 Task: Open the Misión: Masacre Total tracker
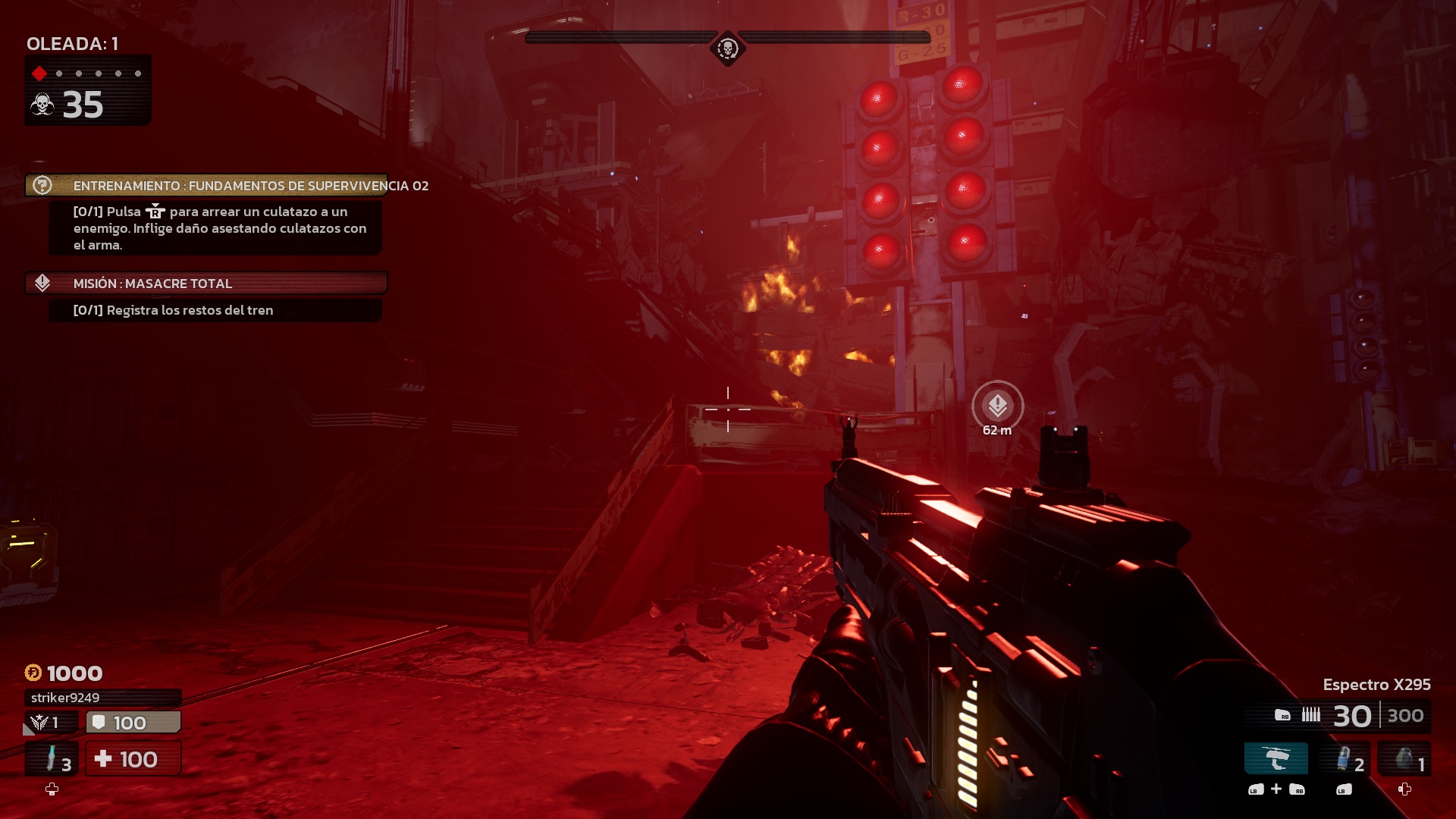pyautogui.click(x=206, y=284)
